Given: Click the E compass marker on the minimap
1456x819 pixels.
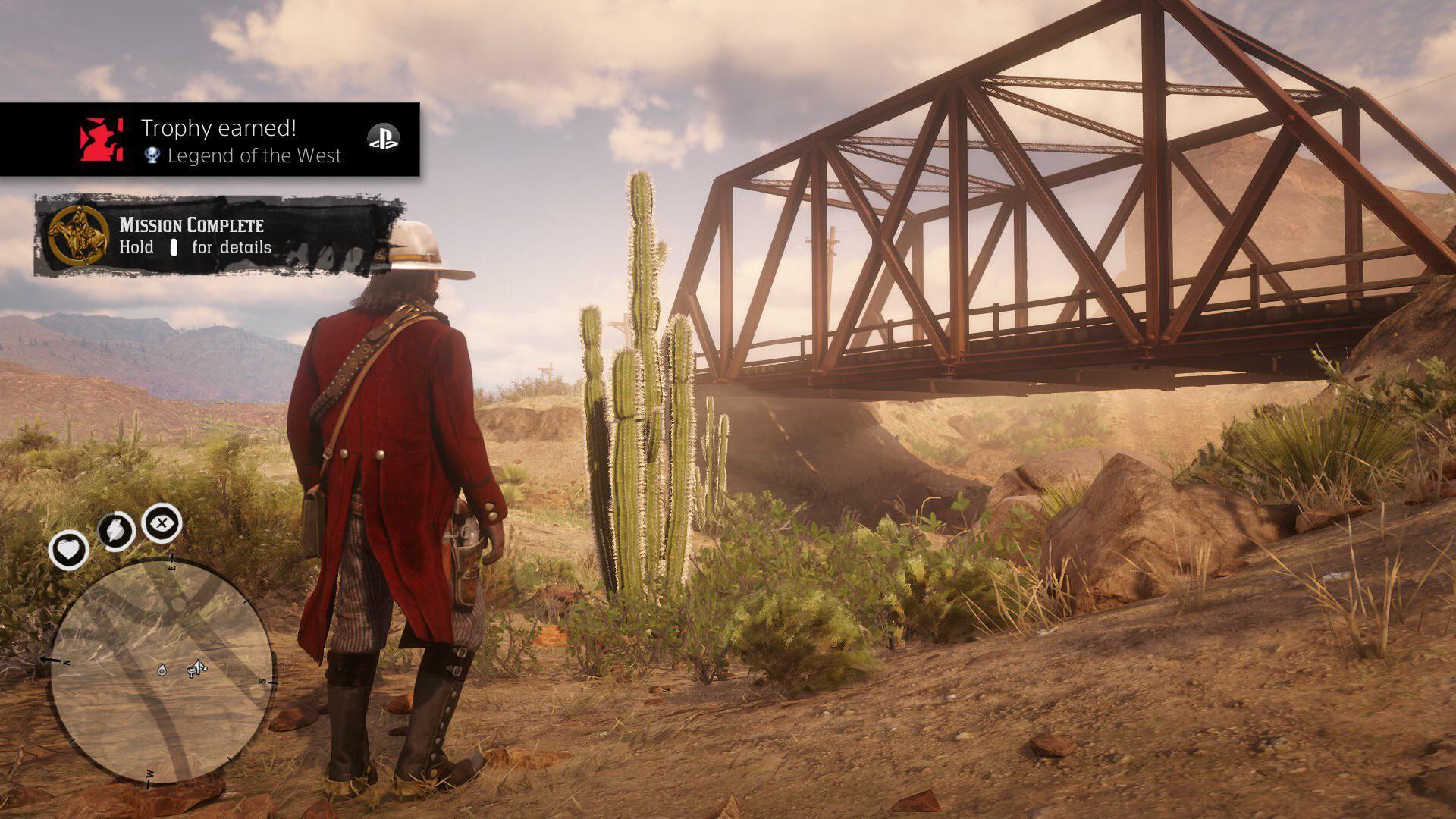Looking at the screenshot, I should pos(172,568).
